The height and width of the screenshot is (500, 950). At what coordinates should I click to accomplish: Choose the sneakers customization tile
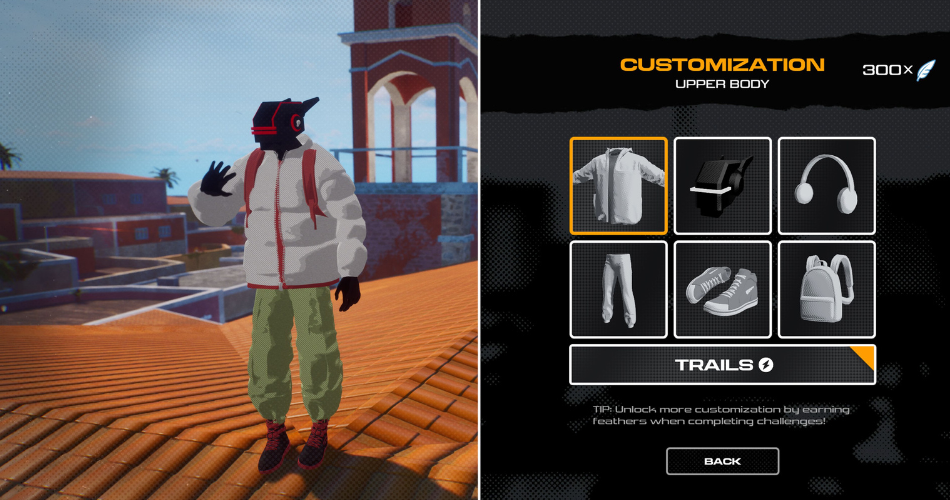click(x=722, y=289)
